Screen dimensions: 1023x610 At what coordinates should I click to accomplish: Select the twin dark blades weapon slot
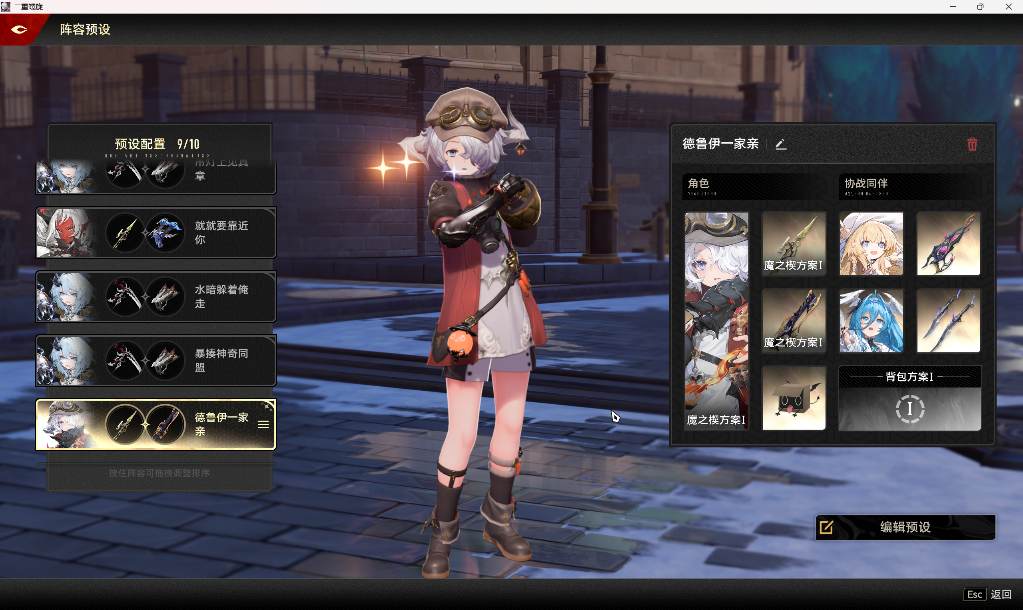[x=948, y=321]
